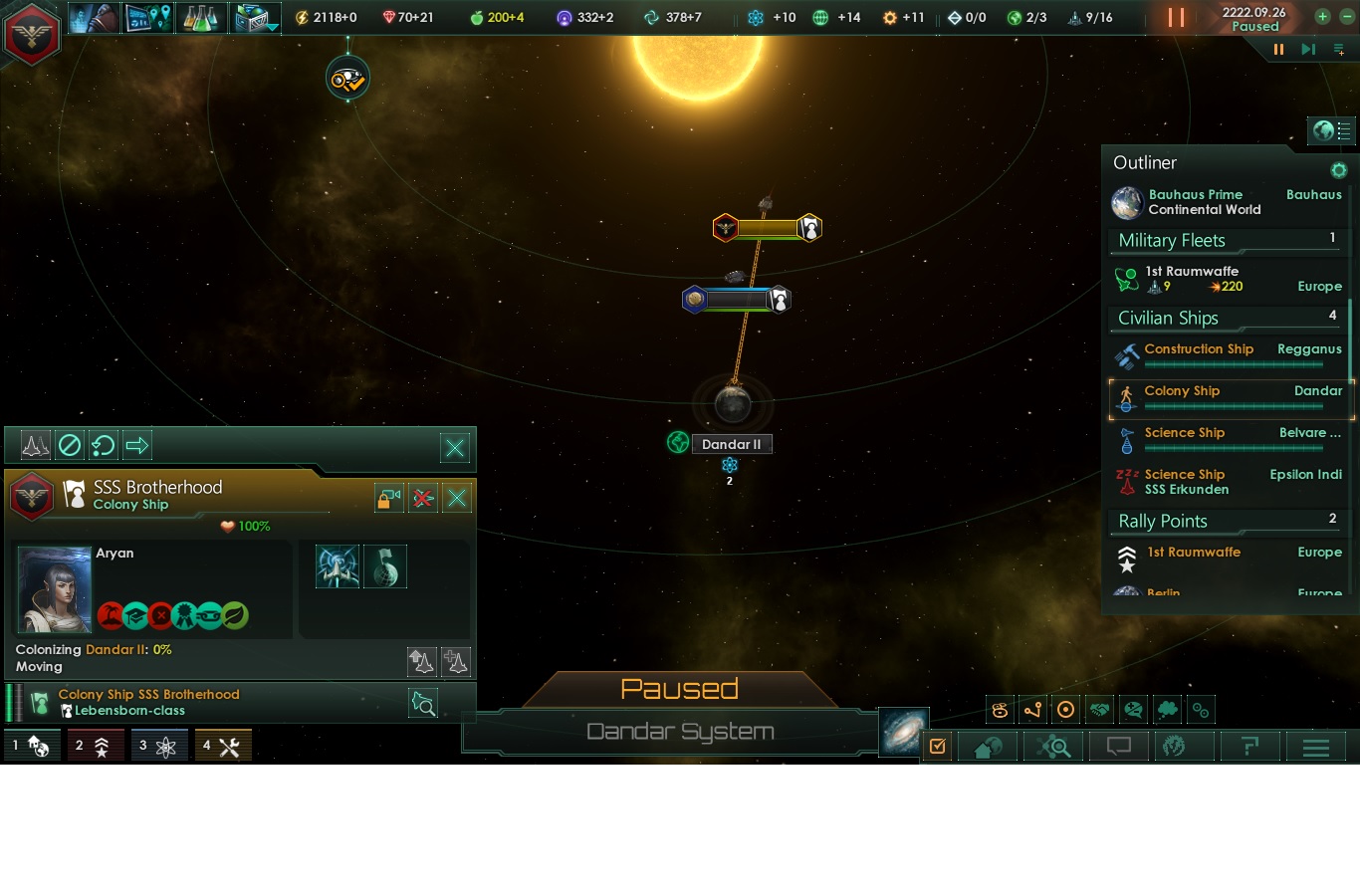Viewport: 1360px width, 896px height.
Task: Open the game menu hamburger icon
Action: click(1316, 746)
